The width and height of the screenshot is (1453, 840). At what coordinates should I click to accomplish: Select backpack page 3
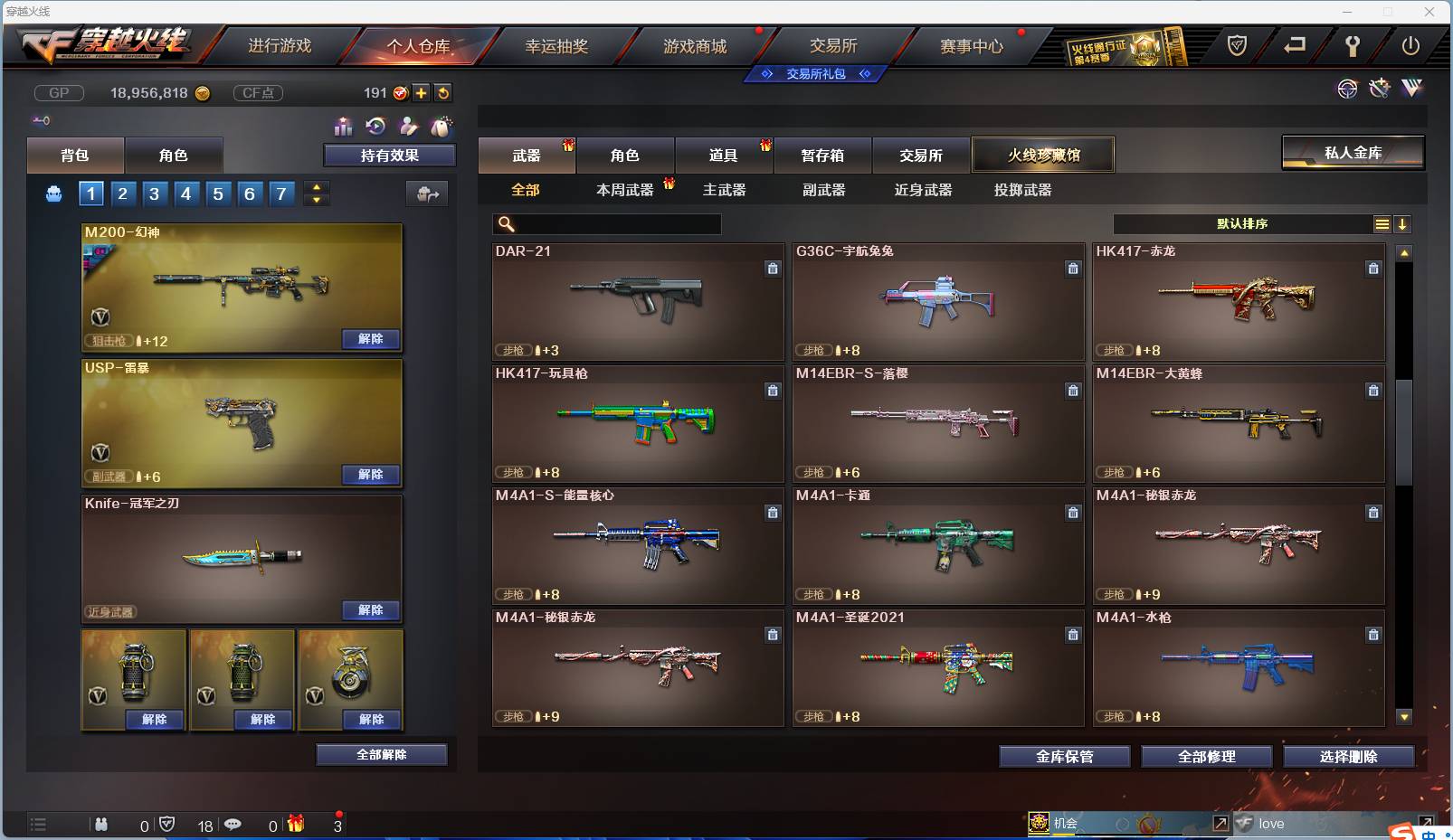155,193
